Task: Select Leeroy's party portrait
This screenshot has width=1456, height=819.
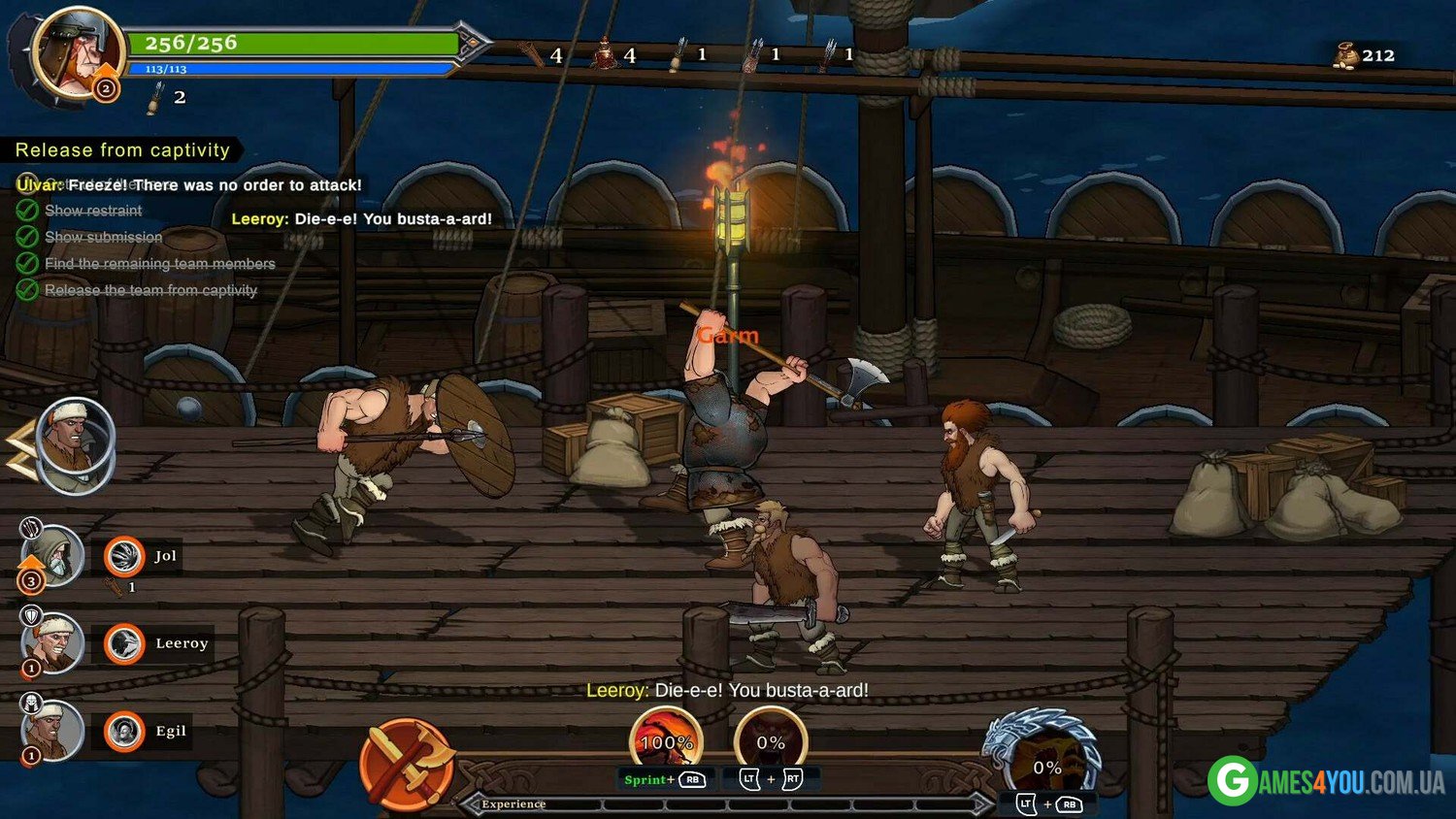Action: coord(53,642)
